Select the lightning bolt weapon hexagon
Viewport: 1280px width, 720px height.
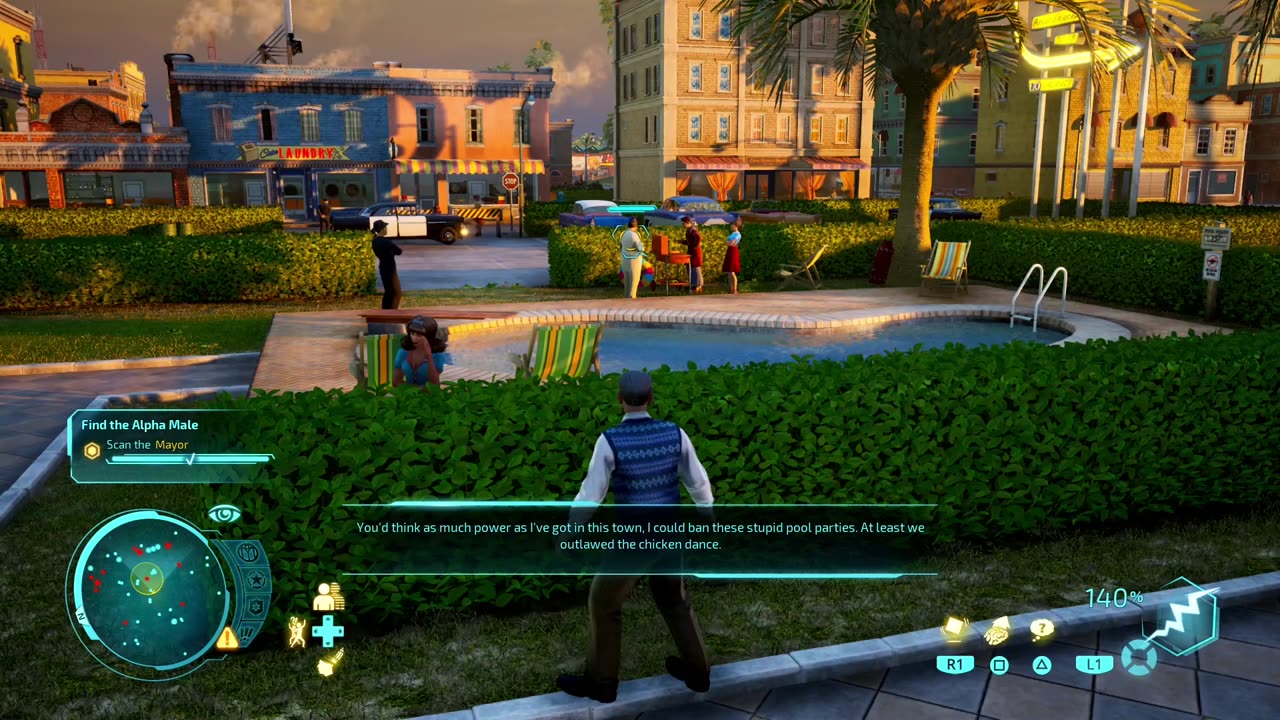tap(1180, 616)
